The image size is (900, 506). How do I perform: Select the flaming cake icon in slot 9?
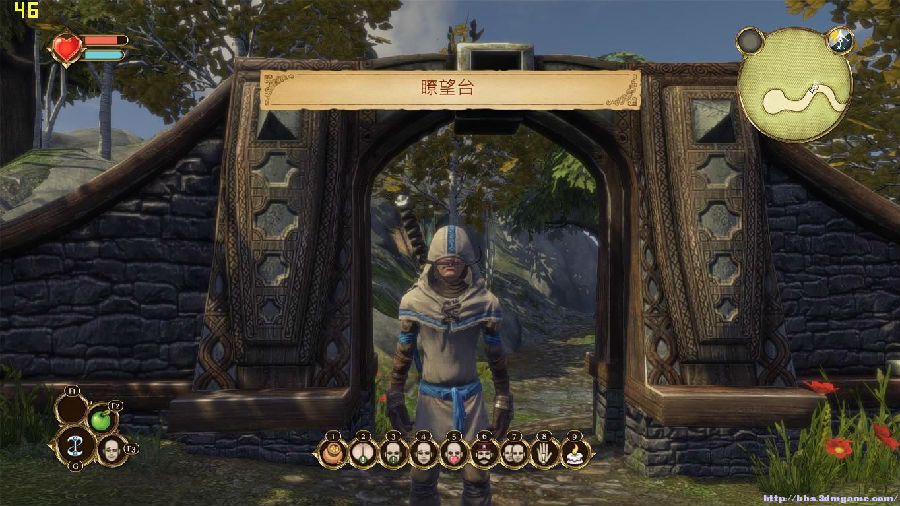574,453
